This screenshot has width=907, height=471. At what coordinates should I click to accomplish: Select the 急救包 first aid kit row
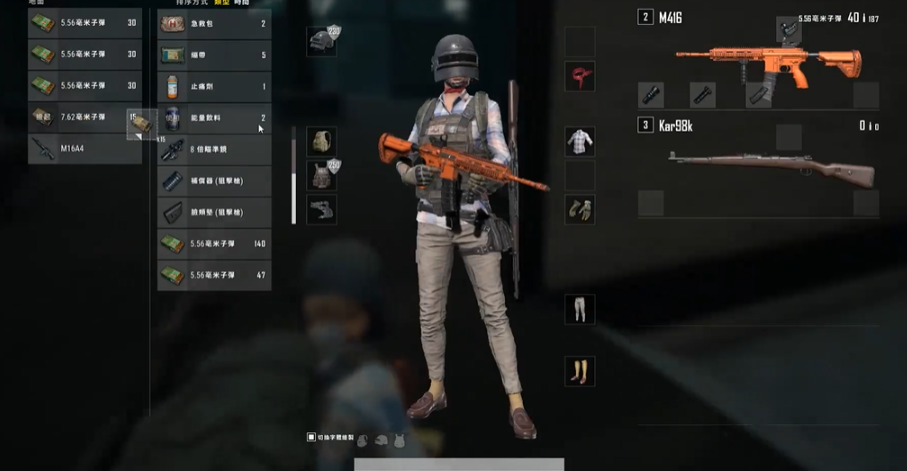214,23
